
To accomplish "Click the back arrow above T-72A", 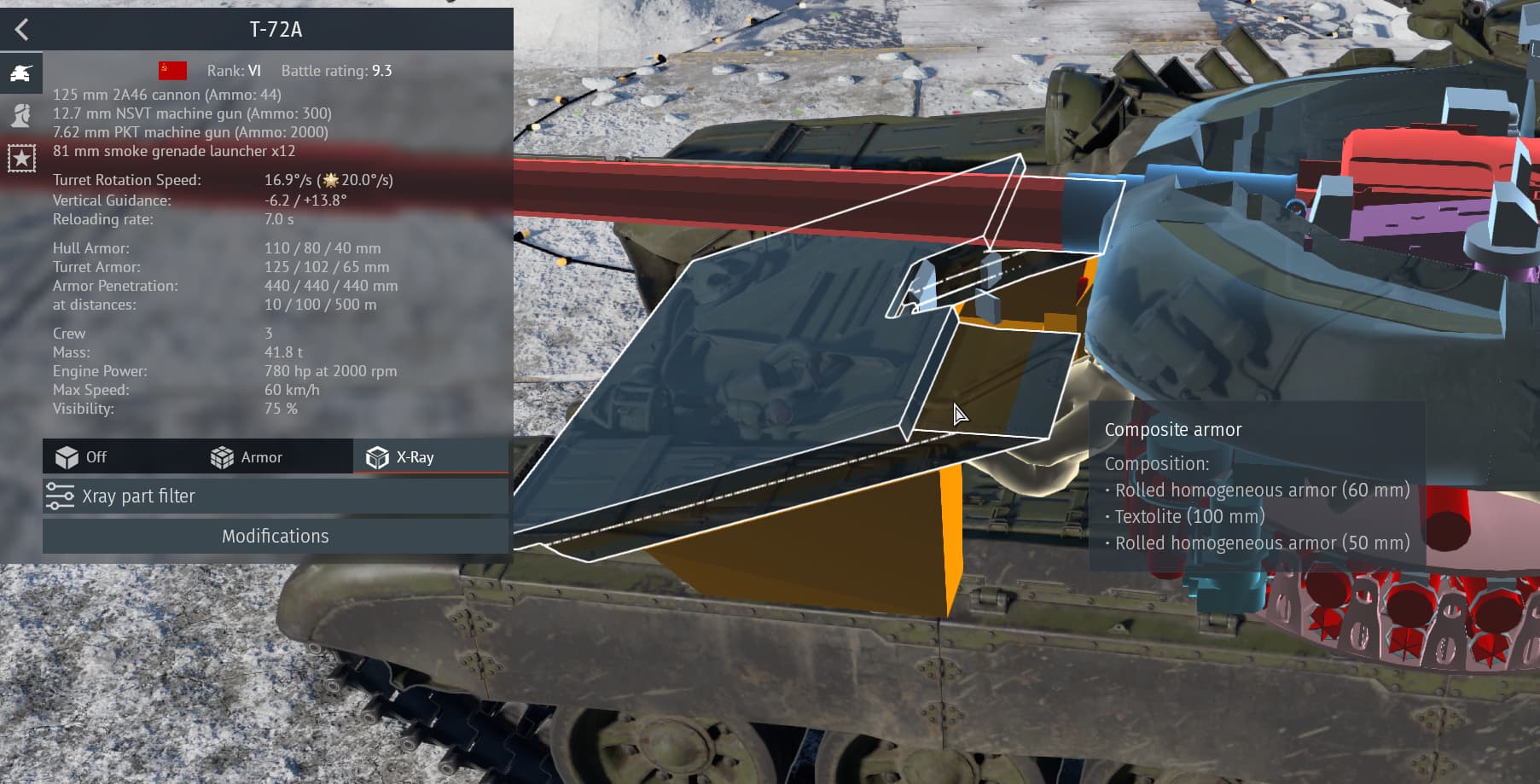I will (21, 29).
